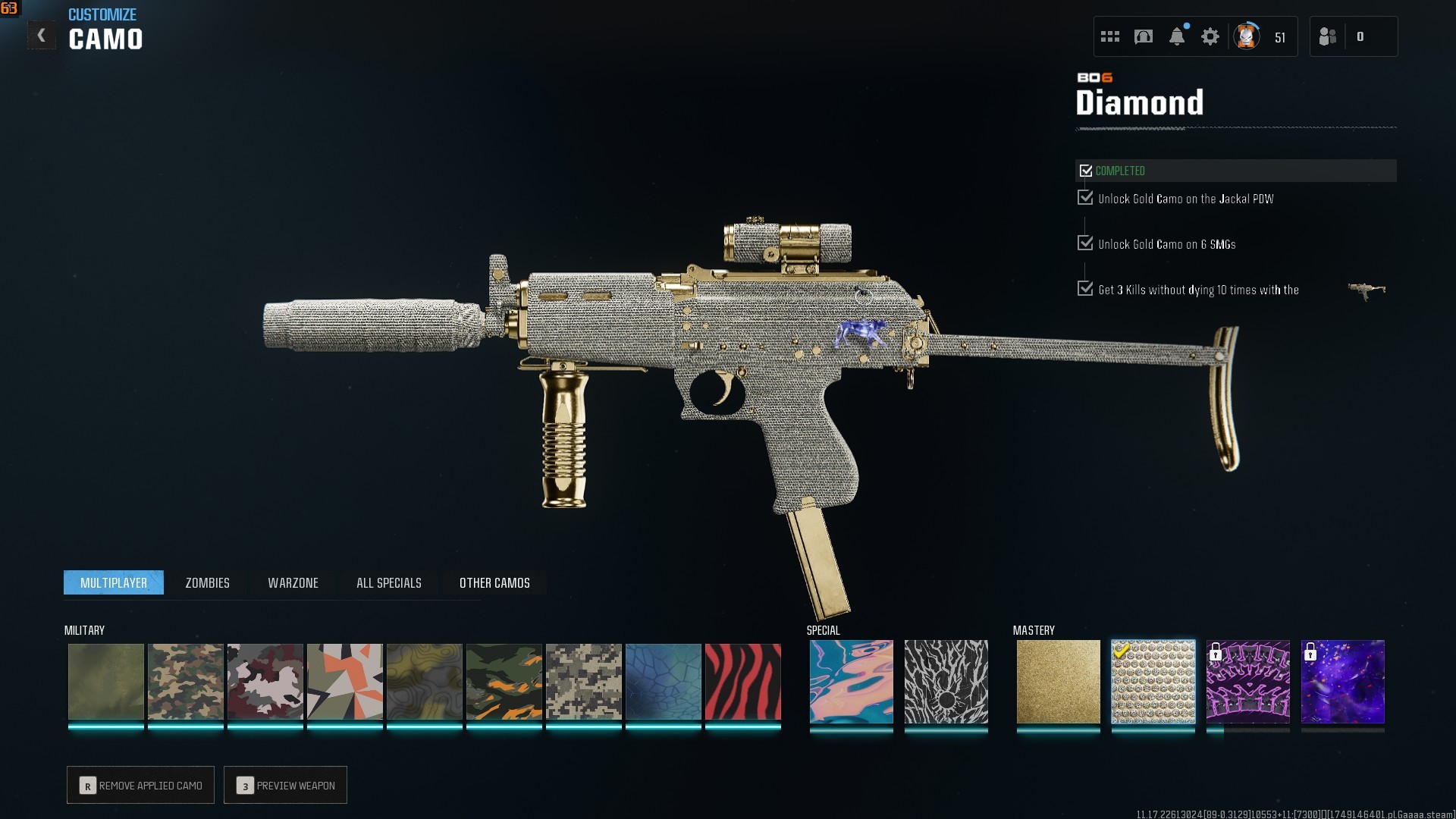Choose the gray digital pixel camo
This screenshot has width=1456, height=819.
[583, 681]
